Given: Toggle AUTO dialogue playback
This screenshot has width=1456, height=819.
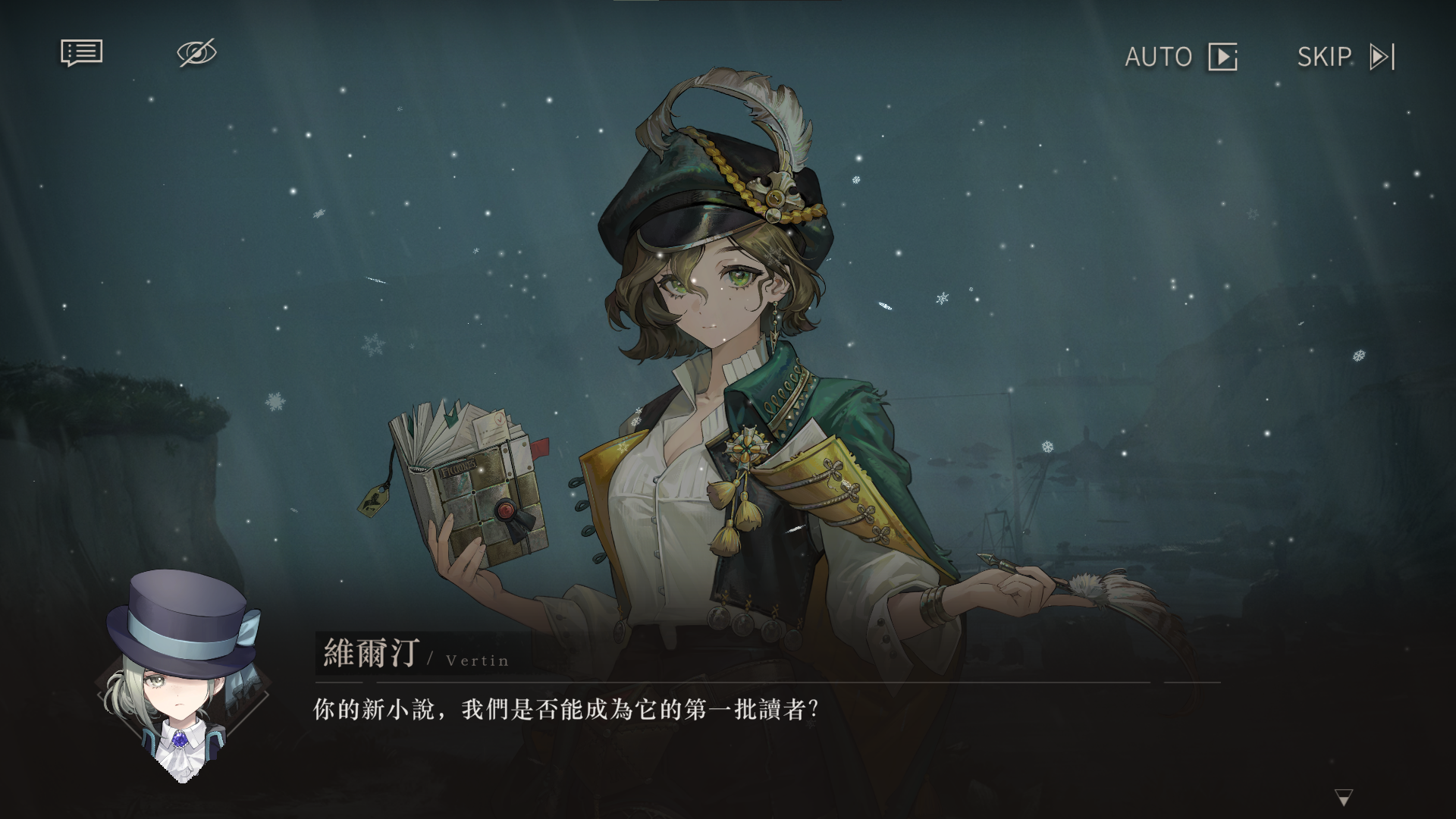Looking at the screenshot, I should (1180, 57).
